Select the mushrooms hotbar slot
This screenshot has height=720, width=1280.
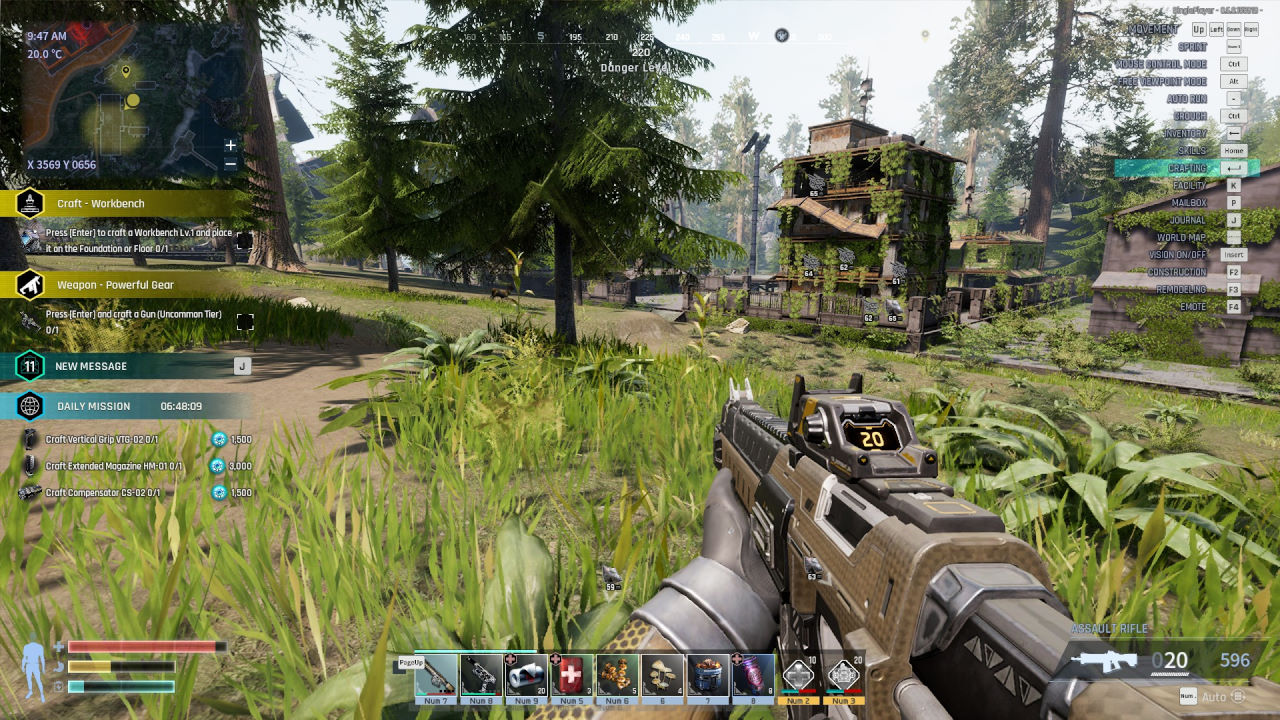(x=662, y=675)
